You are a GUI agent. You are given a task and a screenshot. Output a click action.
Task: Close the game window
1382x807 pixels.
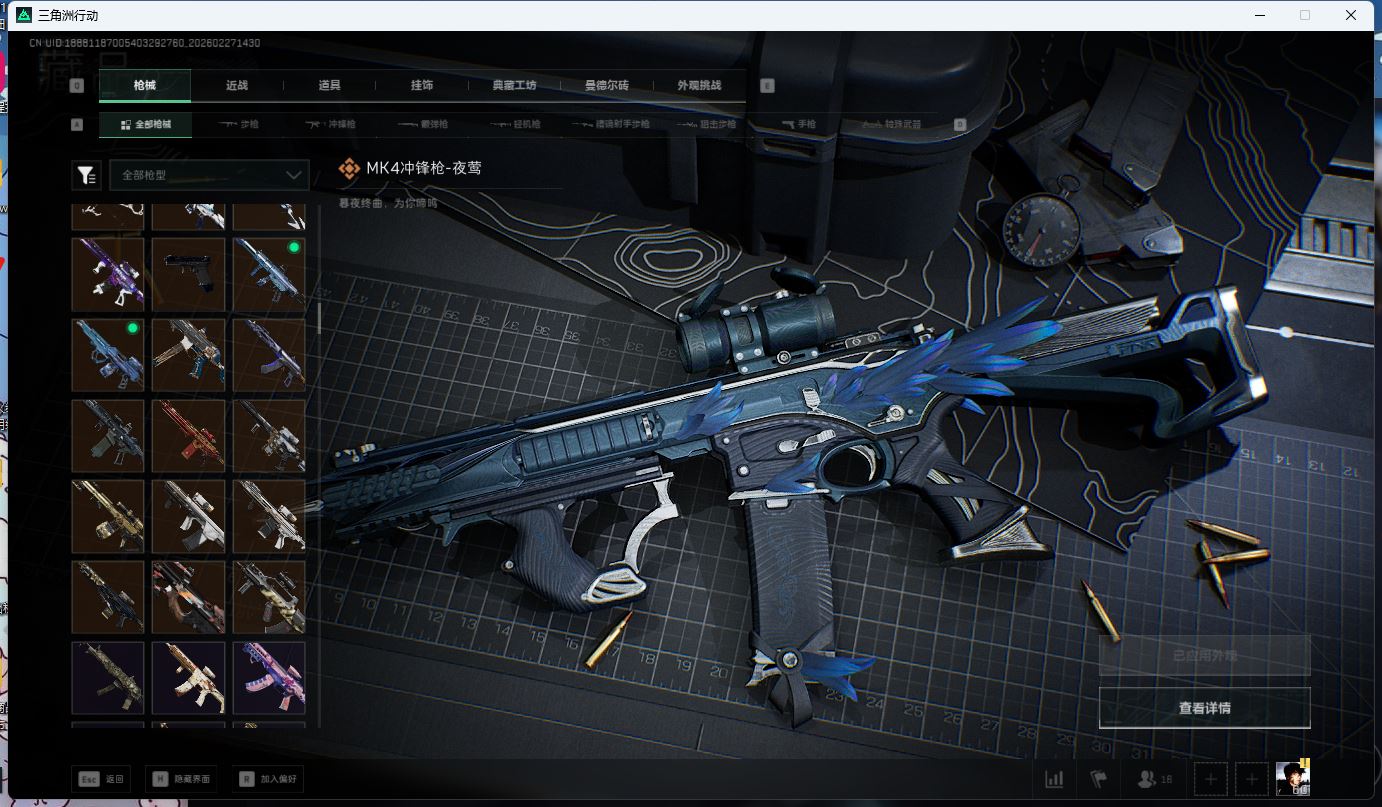1351,15
